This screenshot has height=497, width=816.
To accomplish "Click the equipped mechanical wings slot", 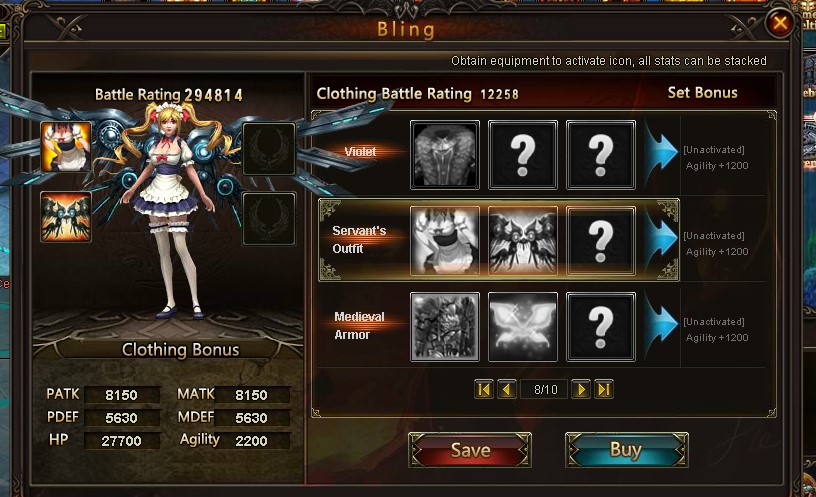I will pyautogui.click(x=66, y=217).
